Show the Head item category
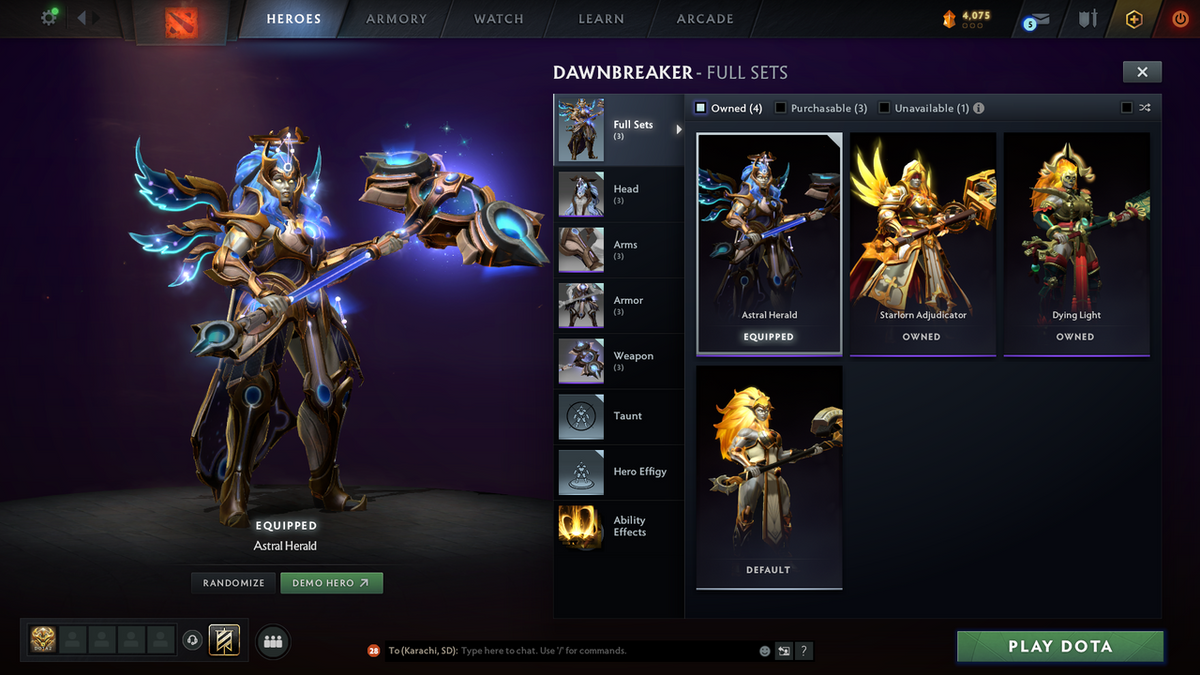 click(x=620, y=194)
